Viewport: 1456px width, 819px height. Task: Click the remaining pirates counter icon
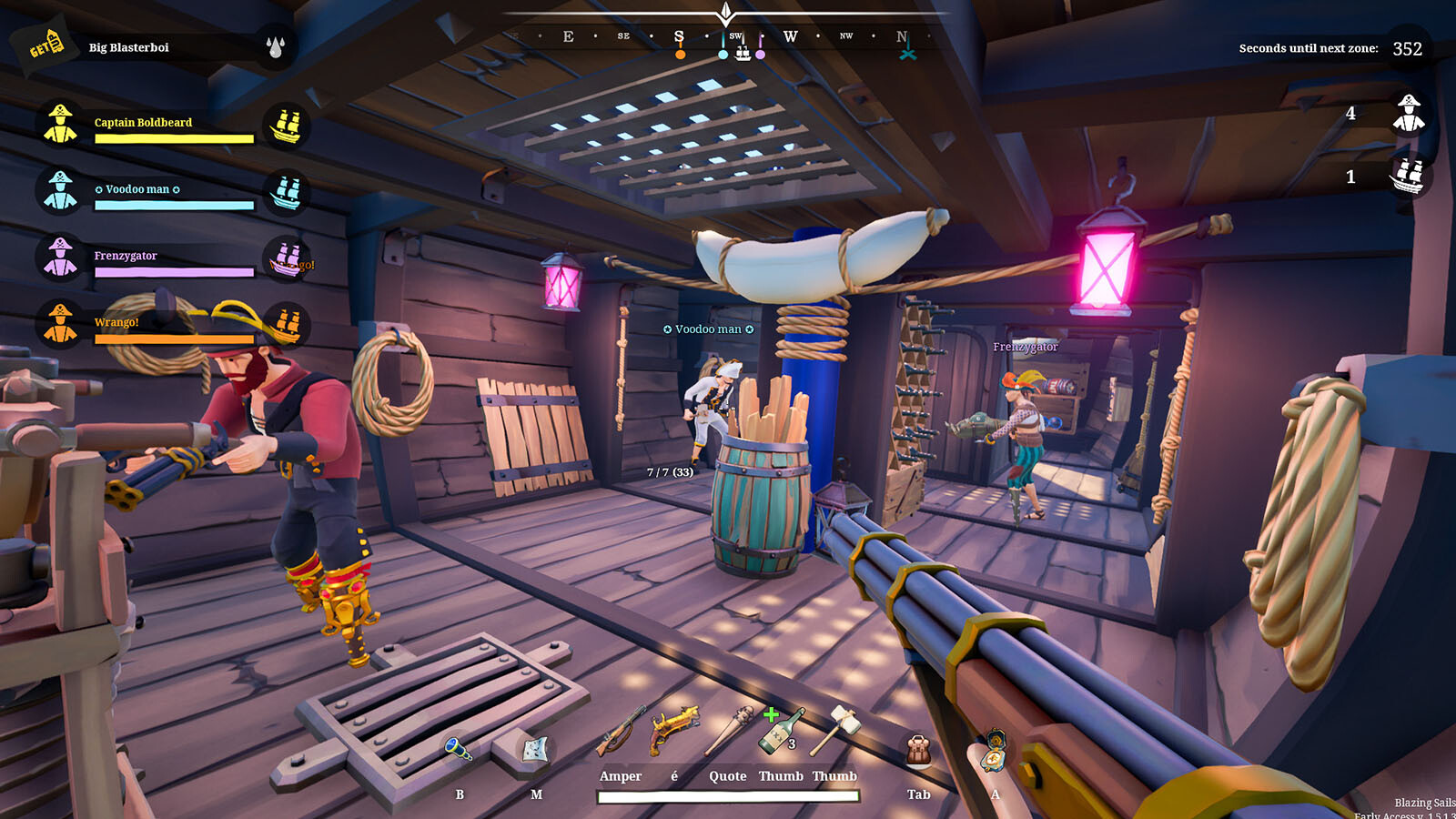click(x=1409, y=114)
